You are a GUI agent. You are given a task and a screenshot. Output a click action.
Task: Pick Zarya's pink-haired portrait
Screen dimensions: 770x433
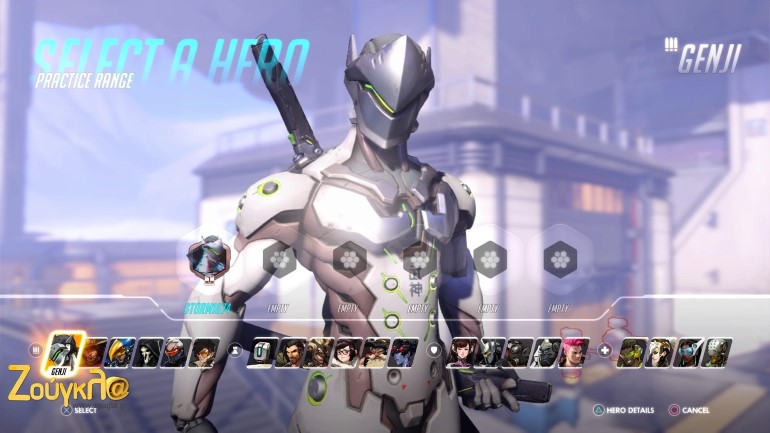(574, 351)
